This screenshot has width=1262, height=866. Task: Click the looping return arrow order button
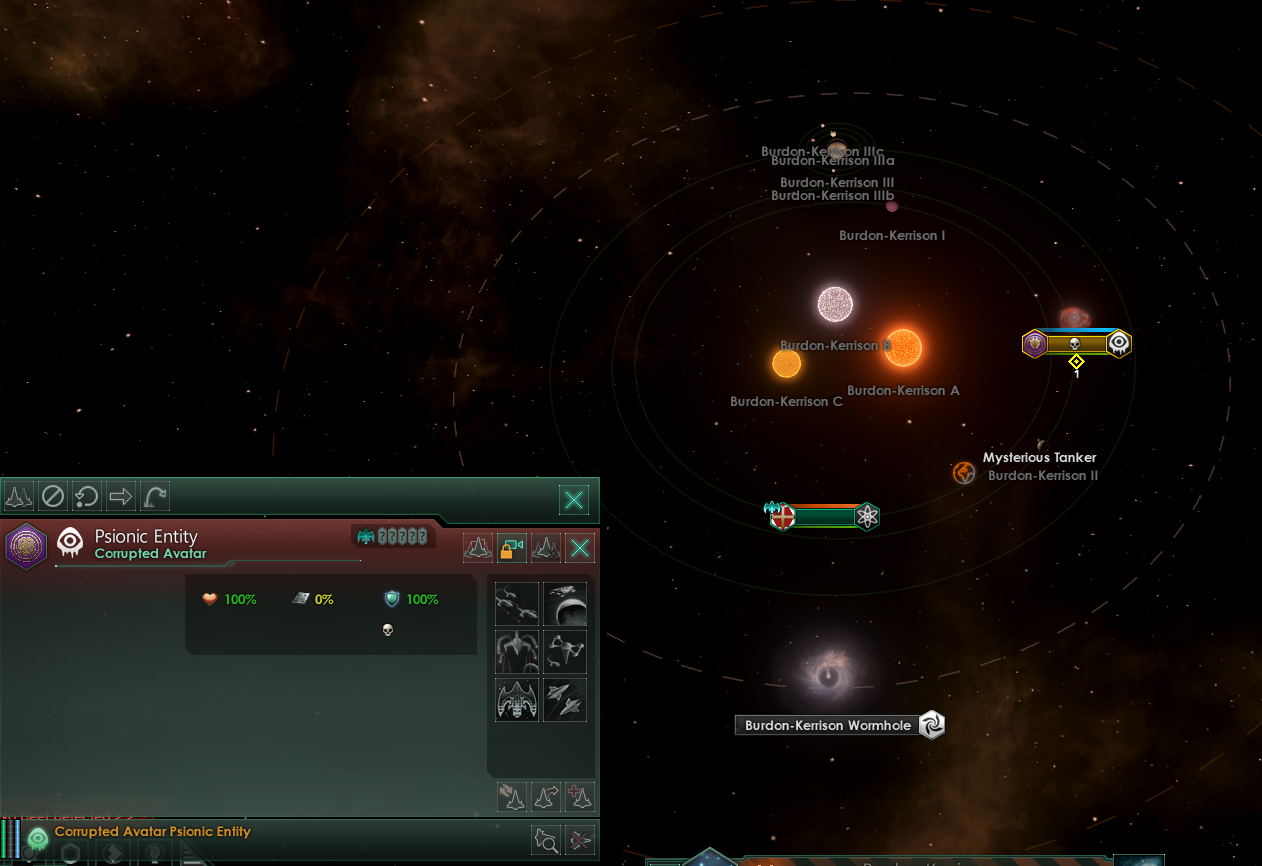[87, 496]
